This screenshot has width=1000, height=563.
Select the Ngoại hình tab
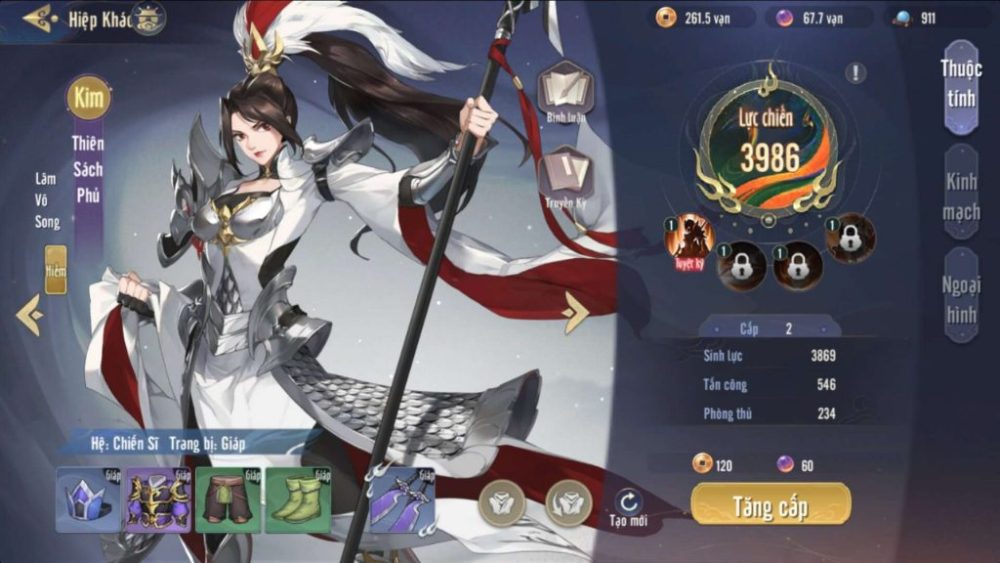click(960, 296)
